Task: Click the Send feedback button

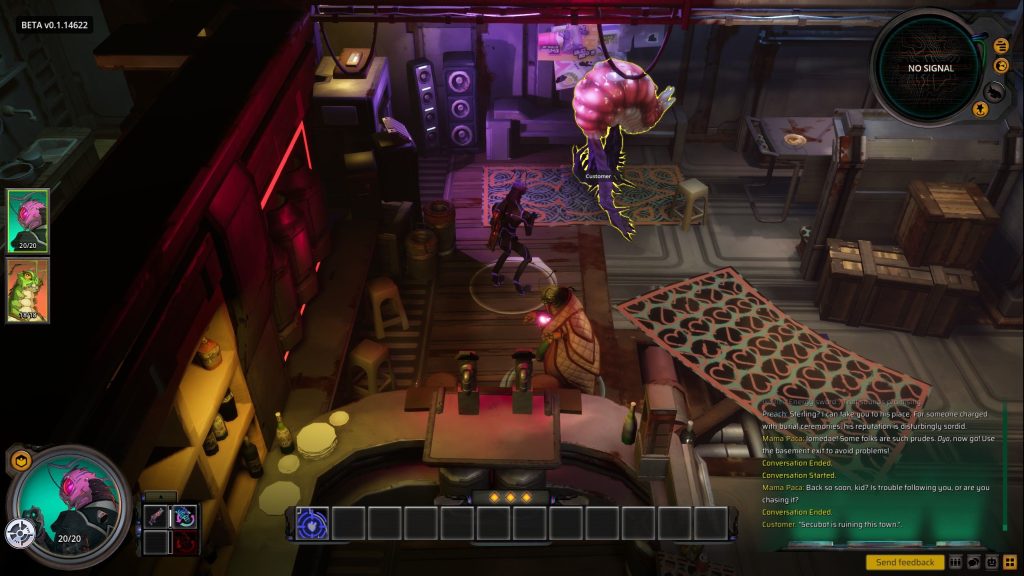Action: click(905, 562)
